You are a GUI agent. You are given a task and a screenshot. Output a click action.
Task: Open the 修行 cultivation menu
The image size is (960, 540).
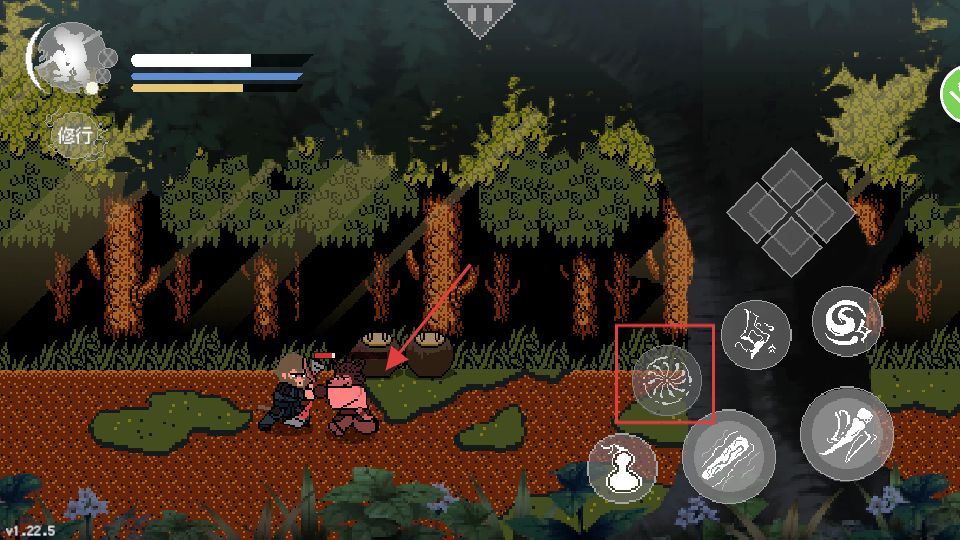coord(76,135)
